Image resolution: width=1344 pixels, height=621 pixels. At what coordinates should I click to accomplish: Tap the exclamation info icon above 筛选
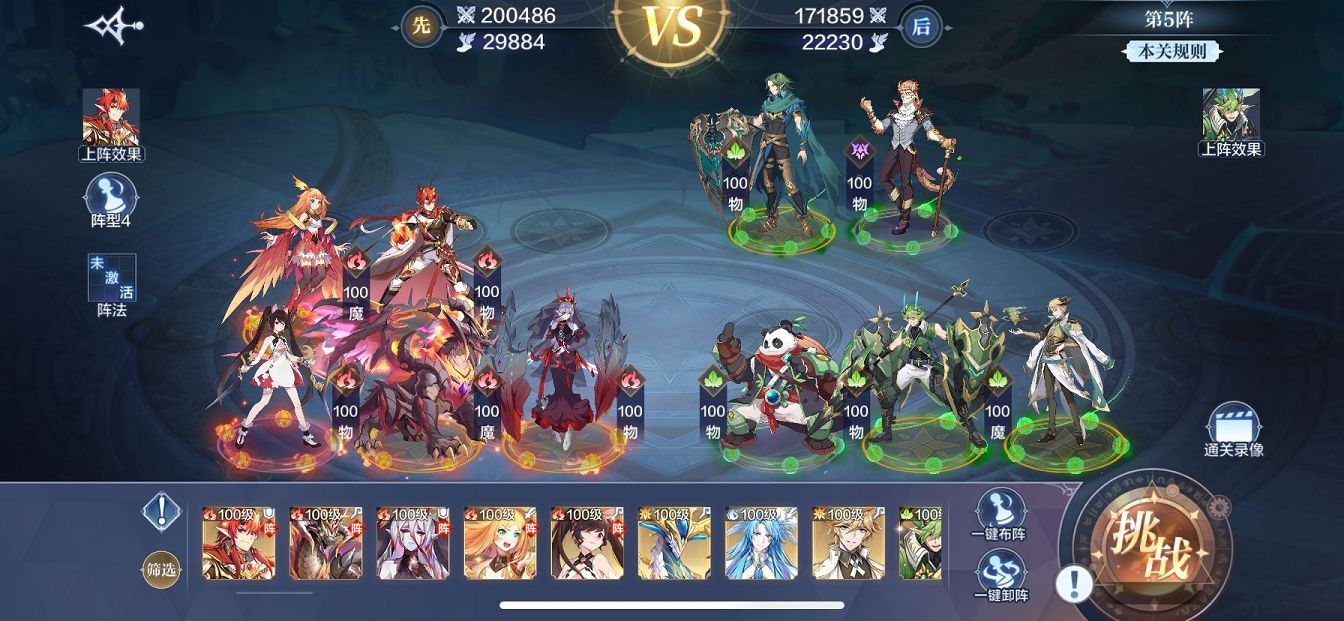(160, 512)
